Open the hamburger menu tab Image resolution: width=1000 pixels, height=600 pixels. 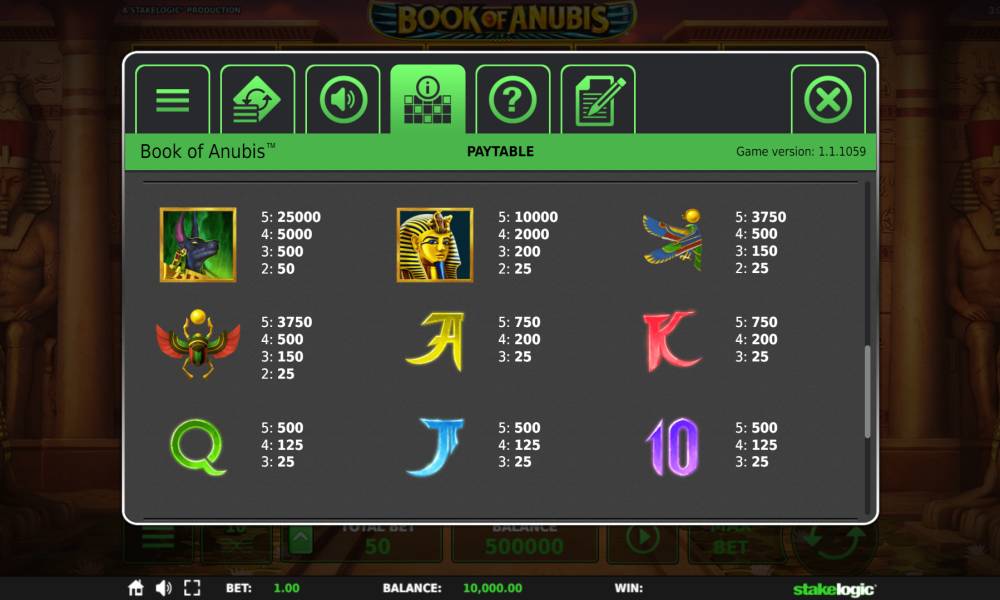point(172,100)
